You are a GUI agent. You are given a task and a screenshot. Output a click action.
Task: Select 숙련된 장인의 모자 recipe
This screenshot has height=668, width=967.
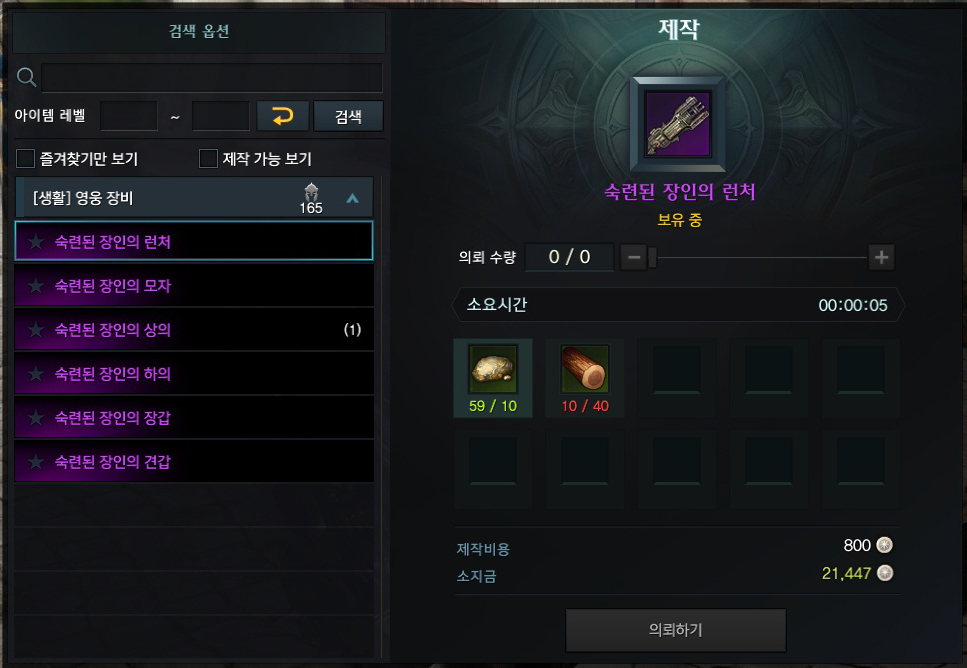(x=194, y=286)
